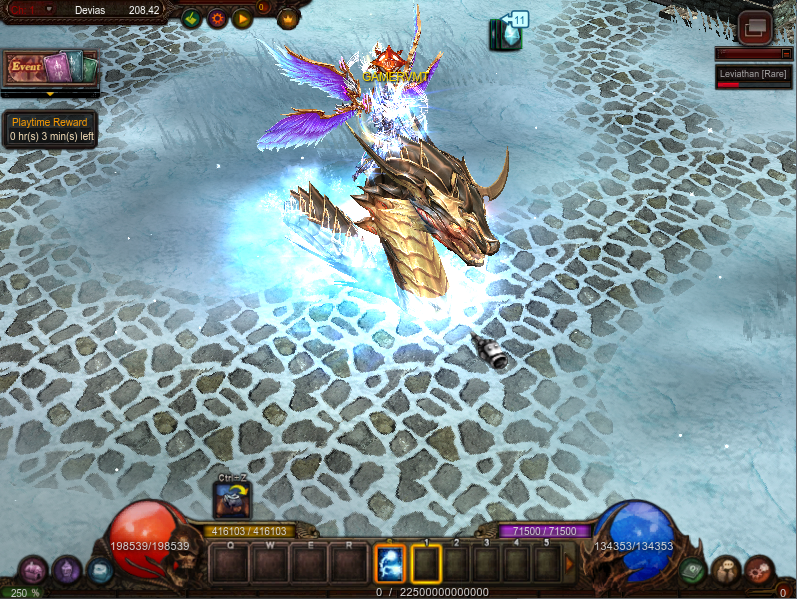Toggle the window button in top-right corner
Screen dimensions: 797x599
(x=756, y=26)
